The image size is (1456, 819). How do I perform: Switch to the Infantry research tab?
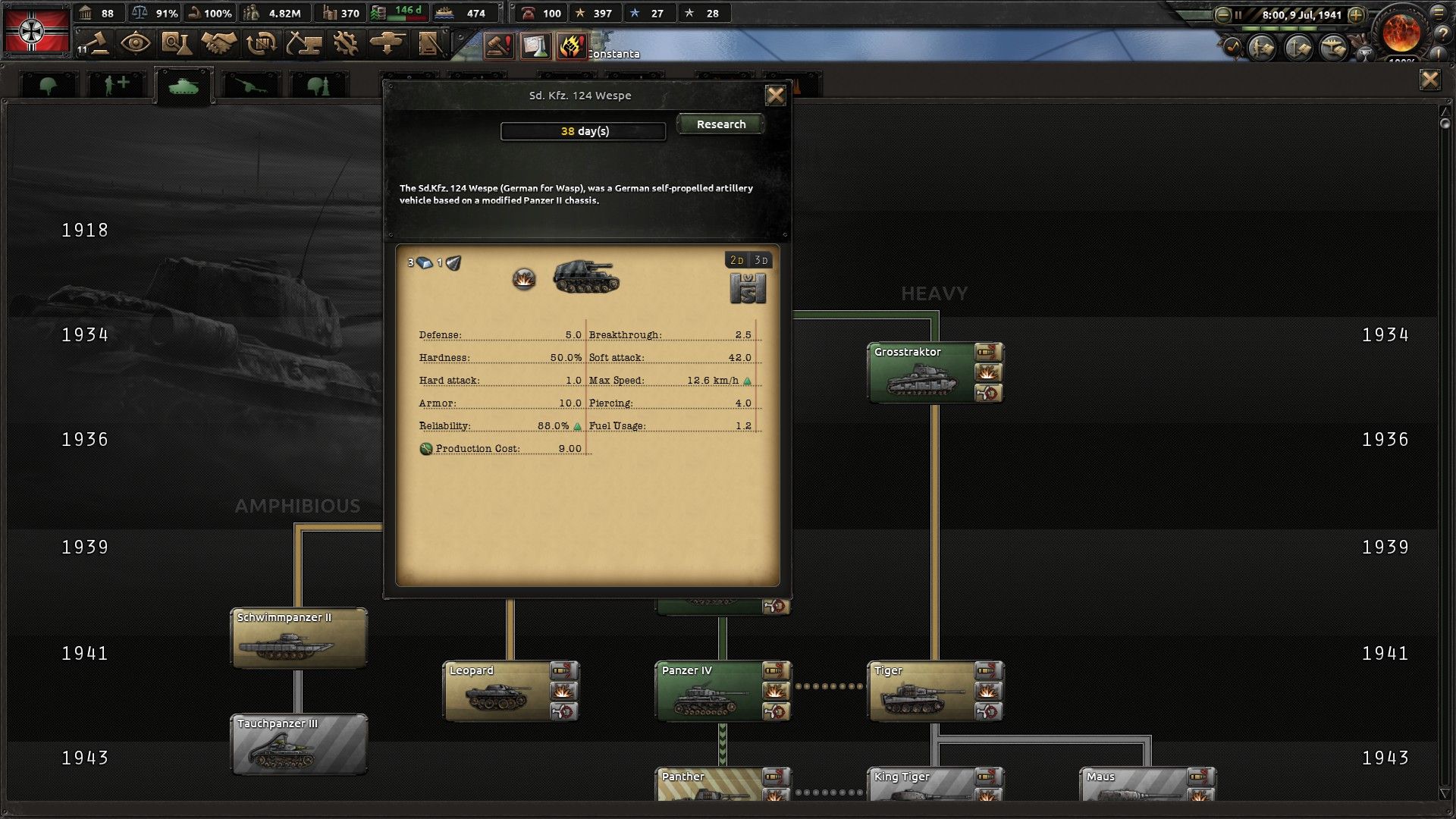(49, 83)
